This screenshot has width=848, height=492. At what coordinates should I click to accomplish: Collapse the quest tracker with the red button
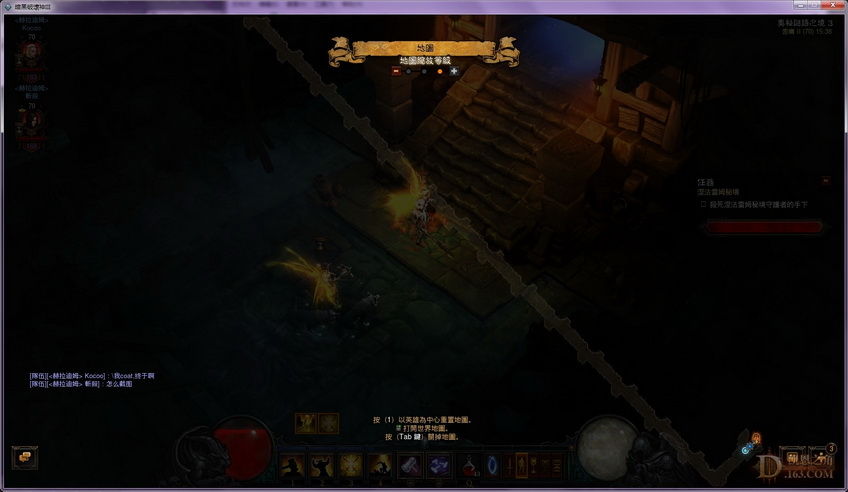[825, 181]
